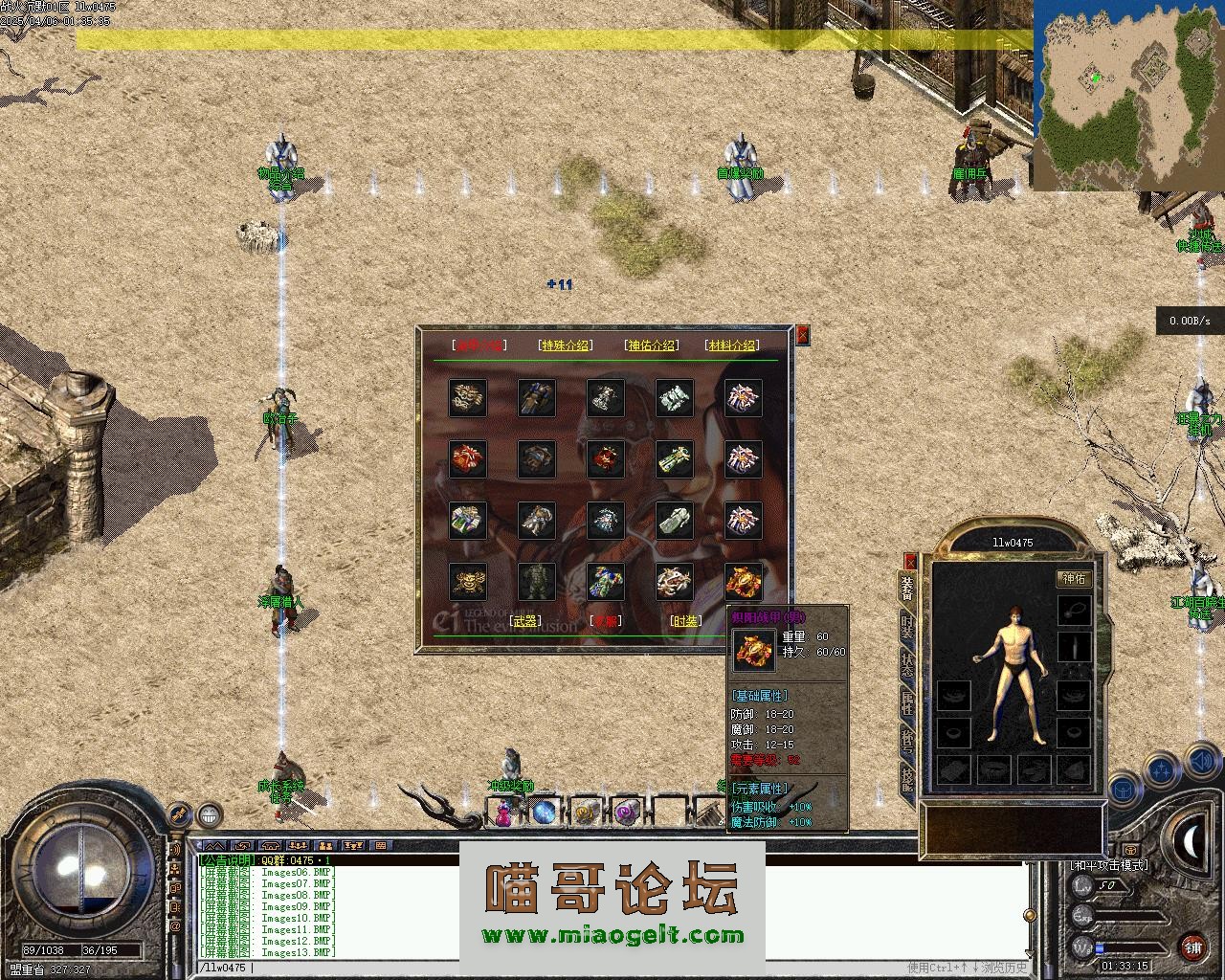Screen dimensions: 1225x980
Task: Use the pink potion in the hotbar
Action: click(504, 813)
